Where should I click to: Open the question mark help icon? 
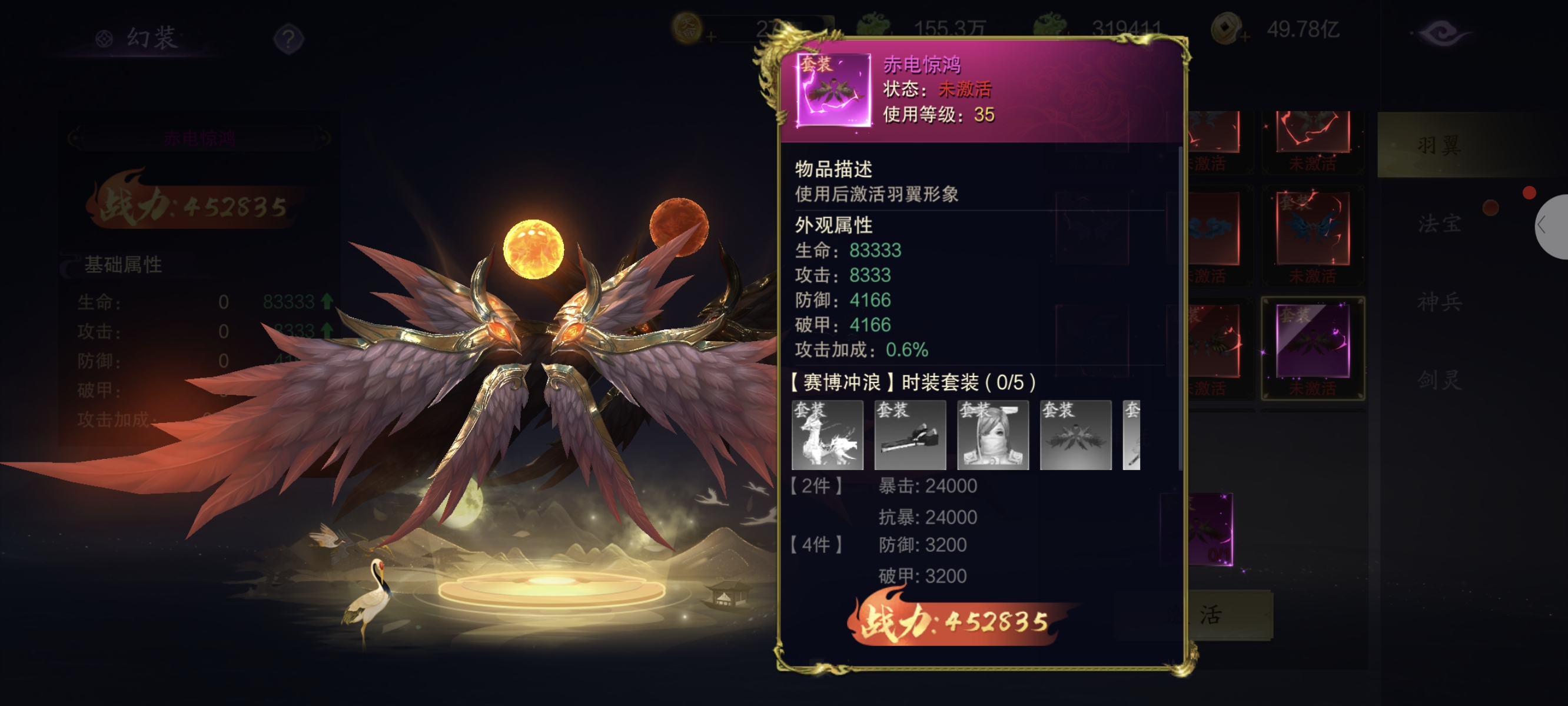(288, 39)
